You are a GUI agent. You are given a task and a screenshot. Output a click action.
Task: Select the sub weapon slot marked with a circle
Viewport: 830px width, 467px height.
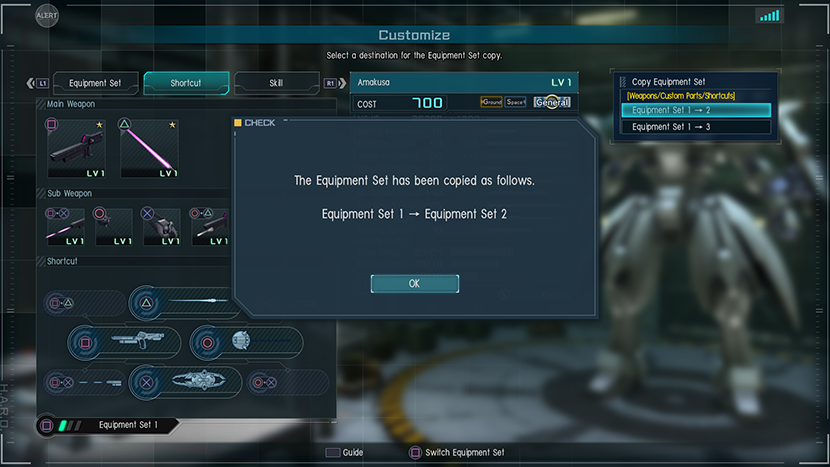coord(114,227)
